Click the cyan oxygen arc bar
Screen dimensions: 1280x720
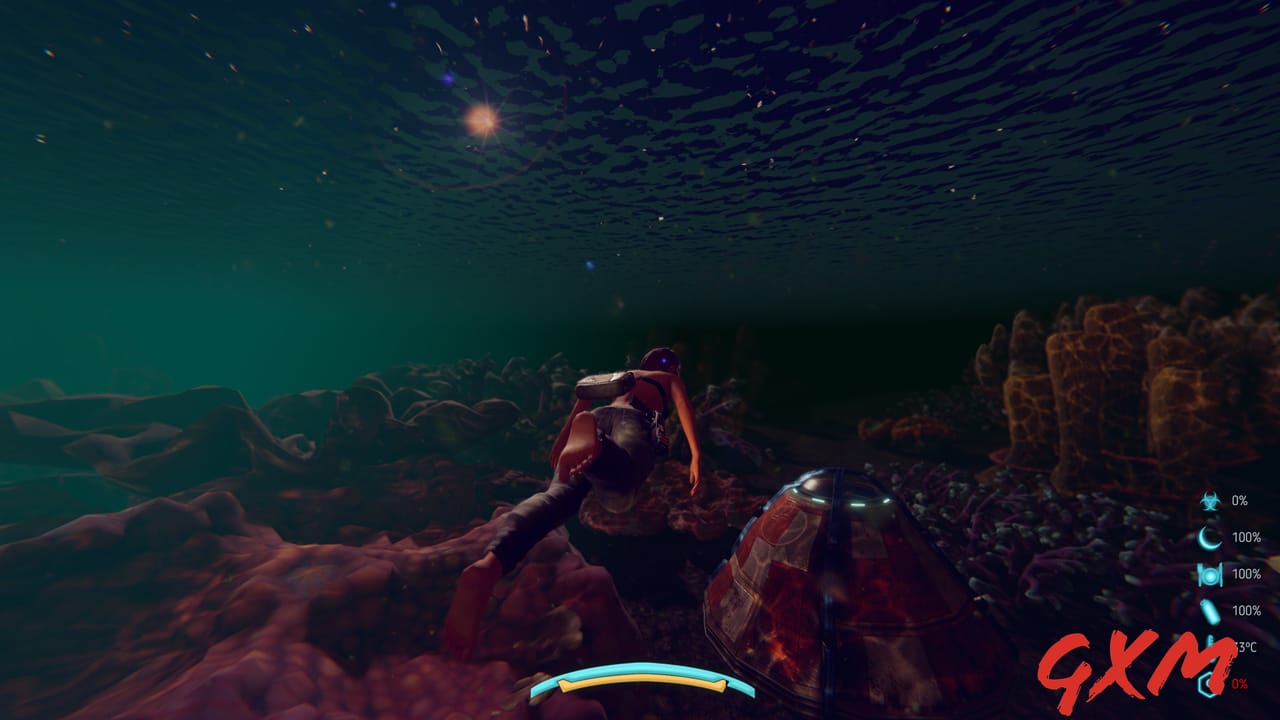click(640, 667)
